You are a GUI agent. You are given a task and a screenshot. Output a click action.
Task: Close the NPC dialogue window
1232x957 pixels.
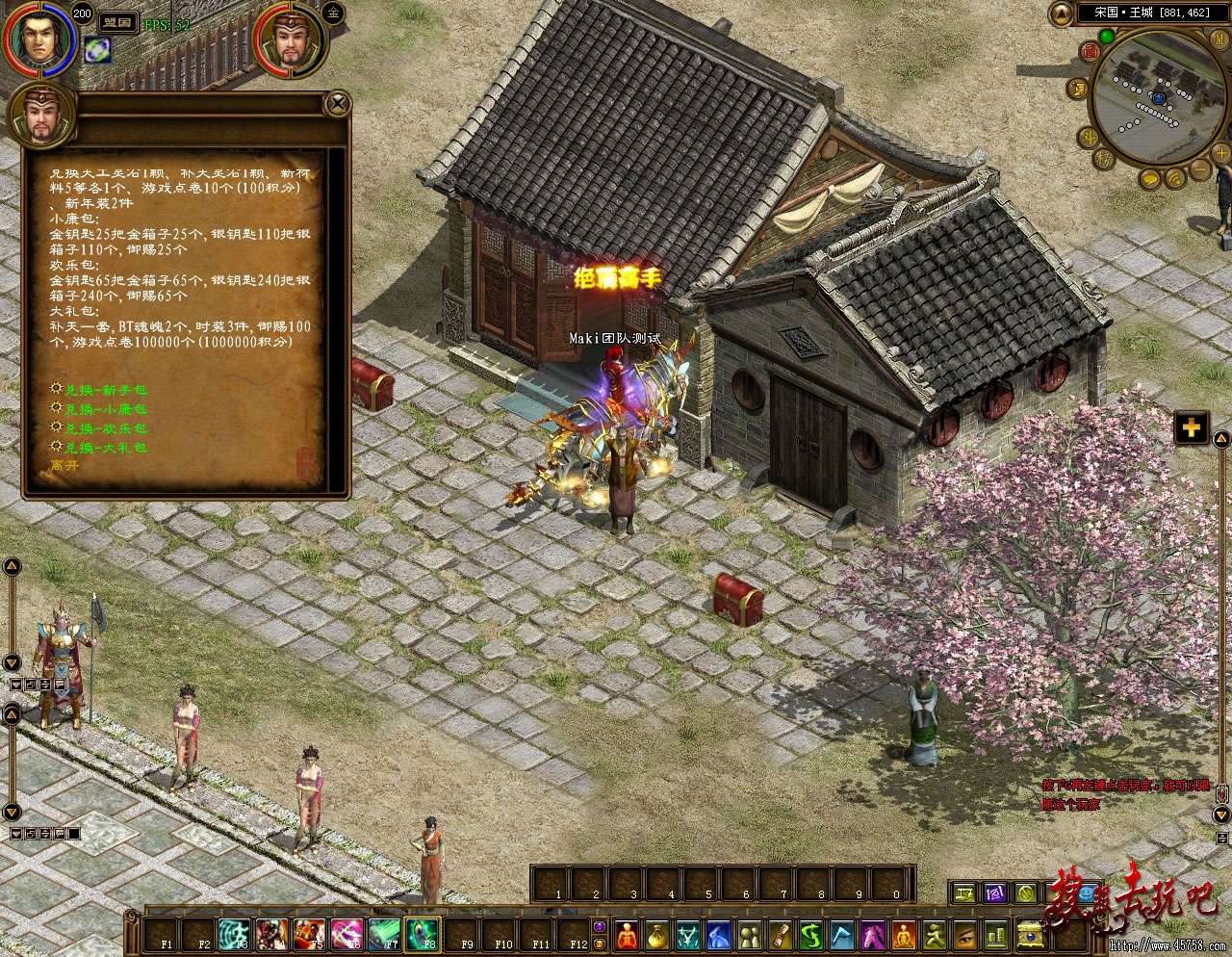(x=337, y=103)
